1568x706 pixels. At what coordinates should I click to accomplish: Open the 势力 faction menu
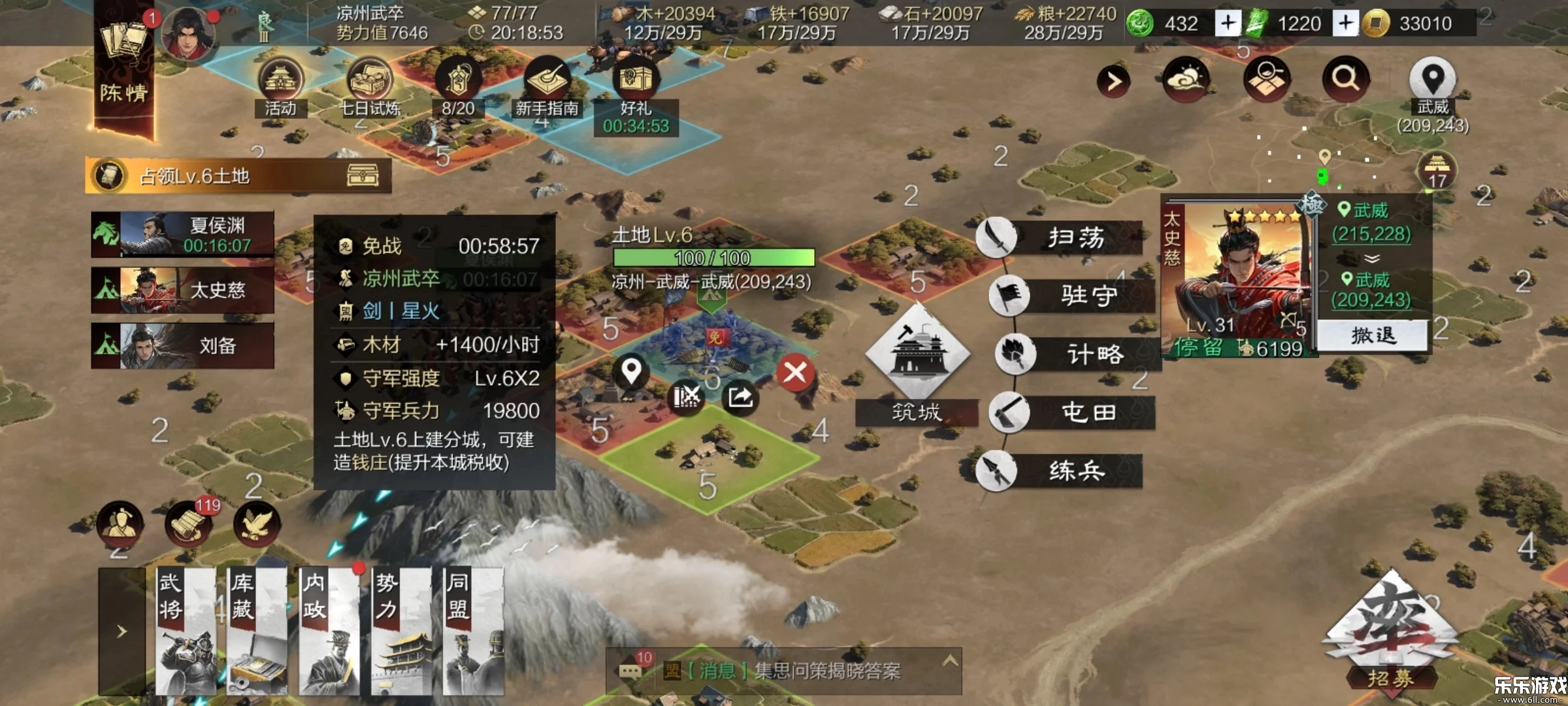(x=400, y=631)
